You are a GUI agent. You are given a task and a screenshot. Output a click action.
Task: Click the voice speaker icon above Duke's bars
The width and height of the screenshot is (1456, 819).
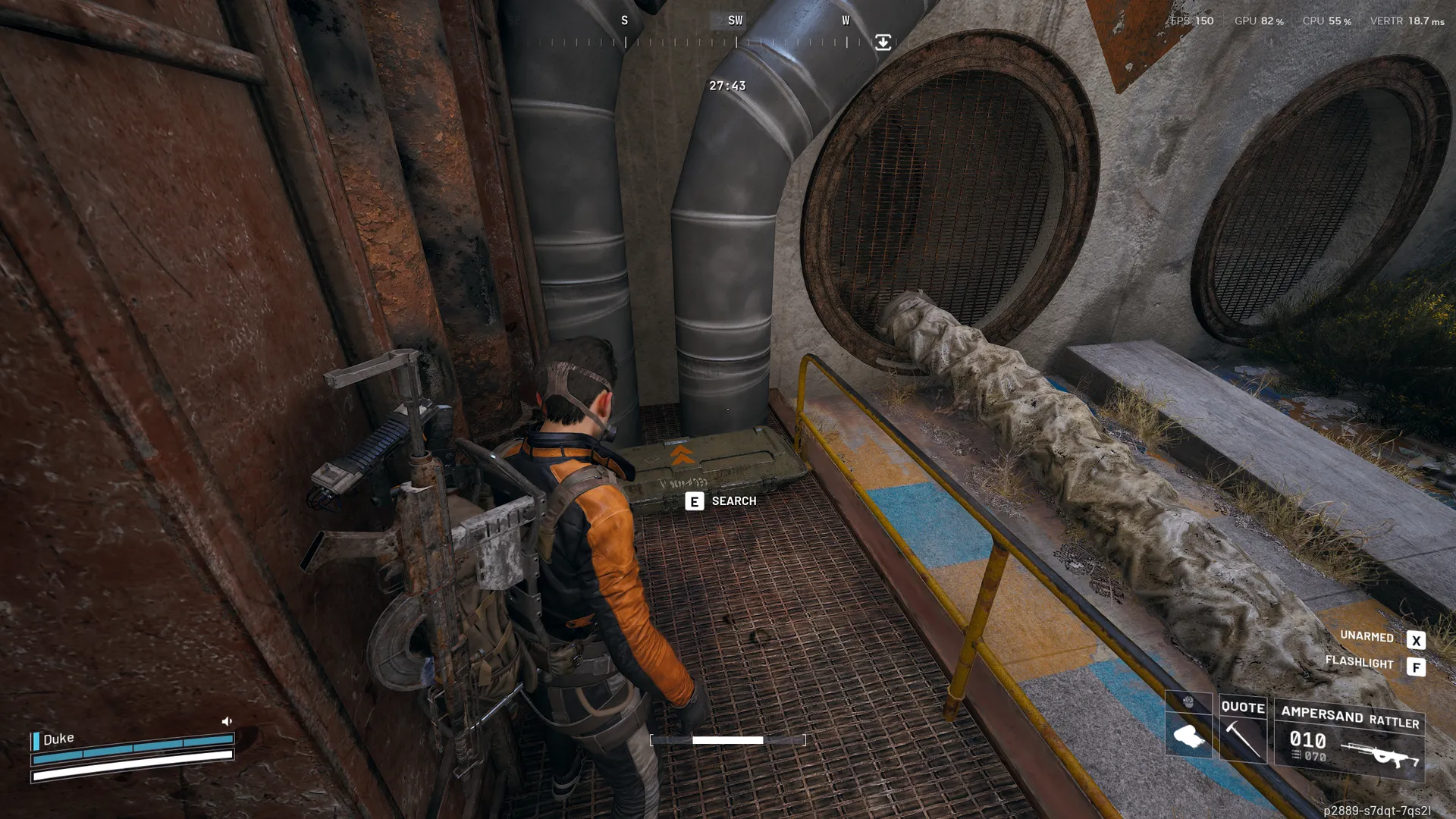pyautogui.click(x=227, y=721)
